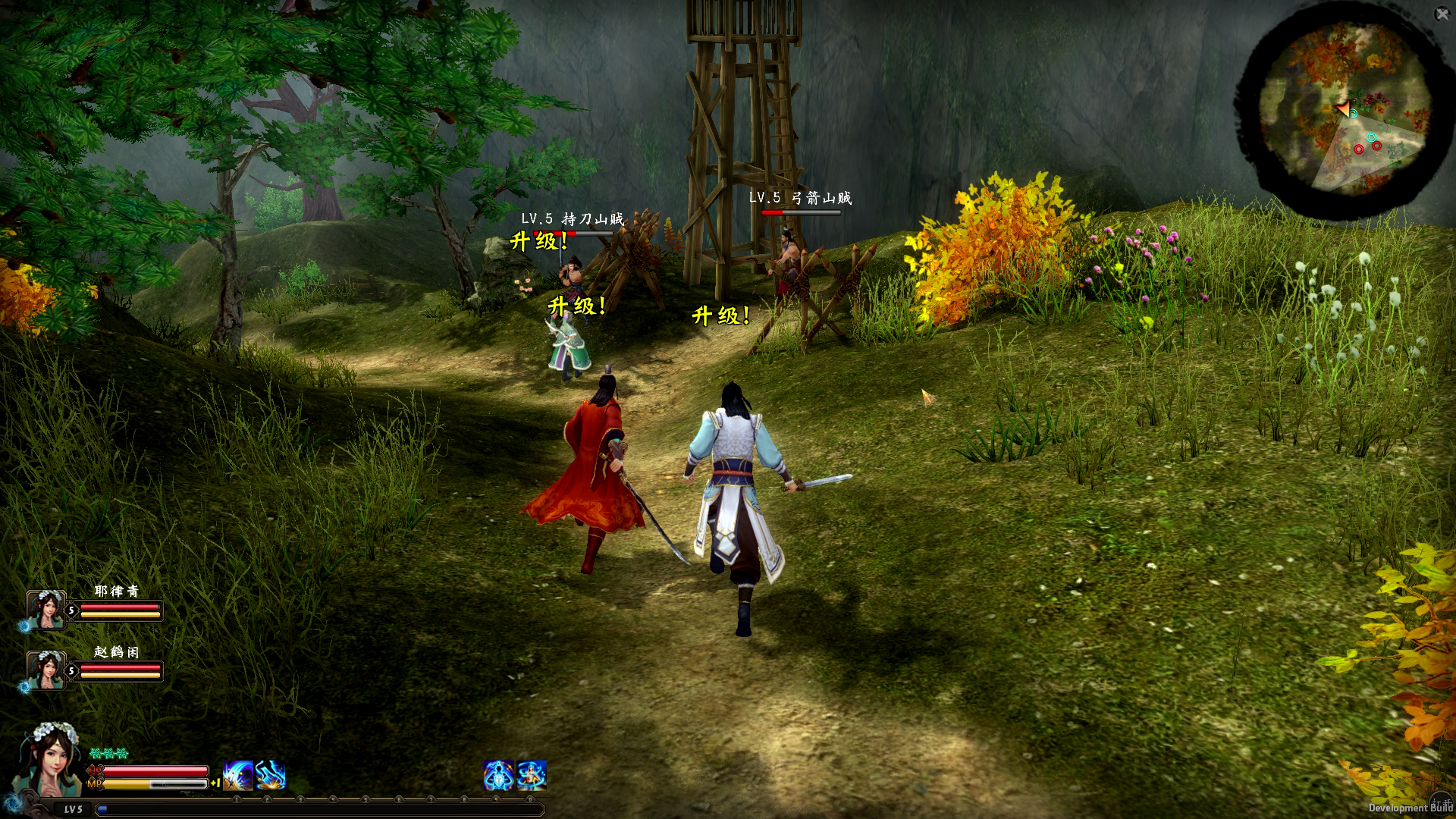Viewport: 1456px width, 819px height.
Task: Click the circular ink-bordered minimap
Action: point(1343,115)
